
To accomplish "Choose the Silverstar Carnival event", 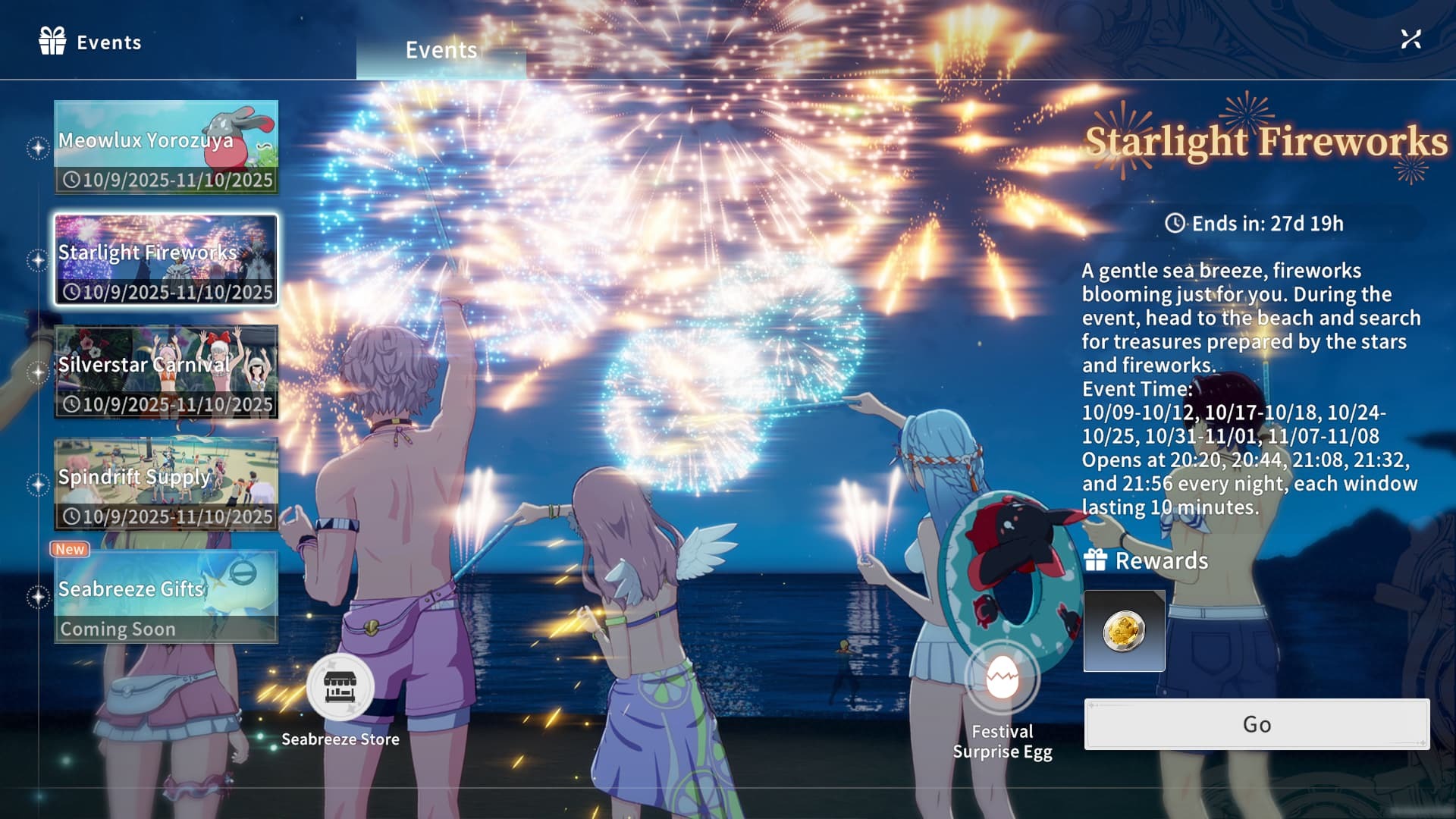I will (x=166, y=372).
